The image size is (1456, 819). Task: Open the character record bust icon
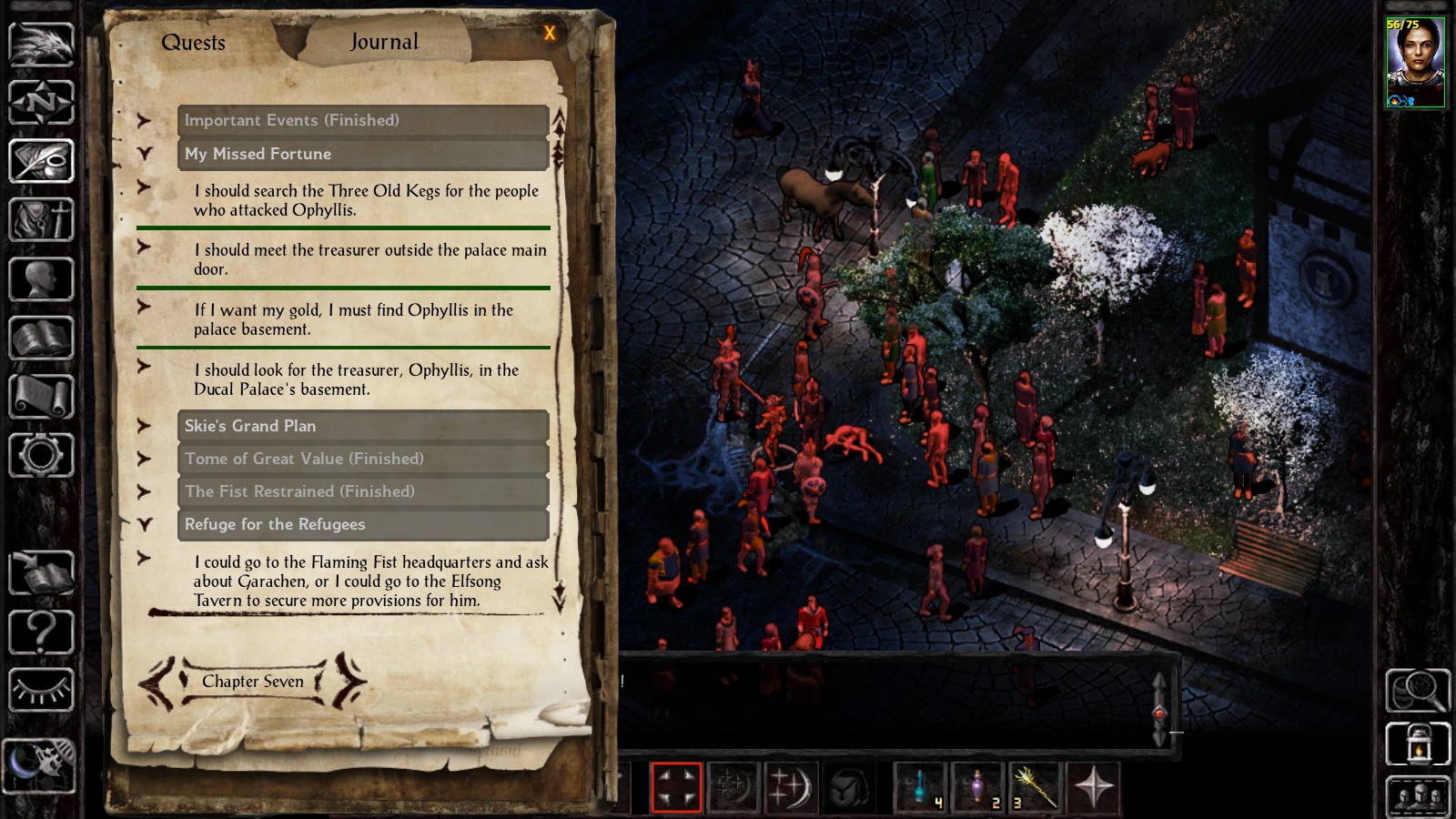[x=41, y=278]
